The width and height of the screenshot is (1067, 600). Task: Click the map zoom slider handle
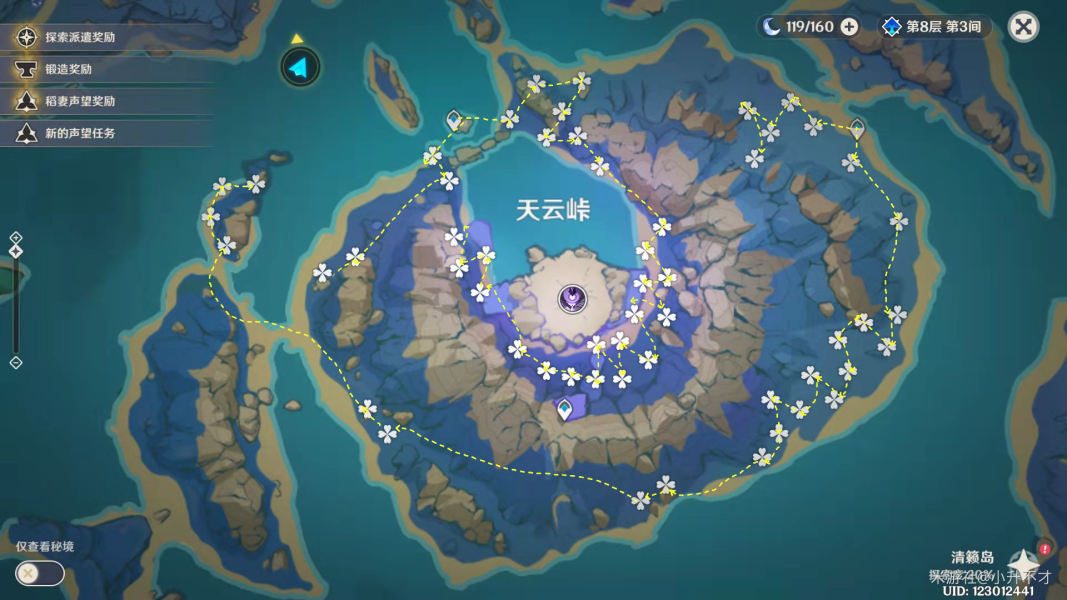click(16, 252)
